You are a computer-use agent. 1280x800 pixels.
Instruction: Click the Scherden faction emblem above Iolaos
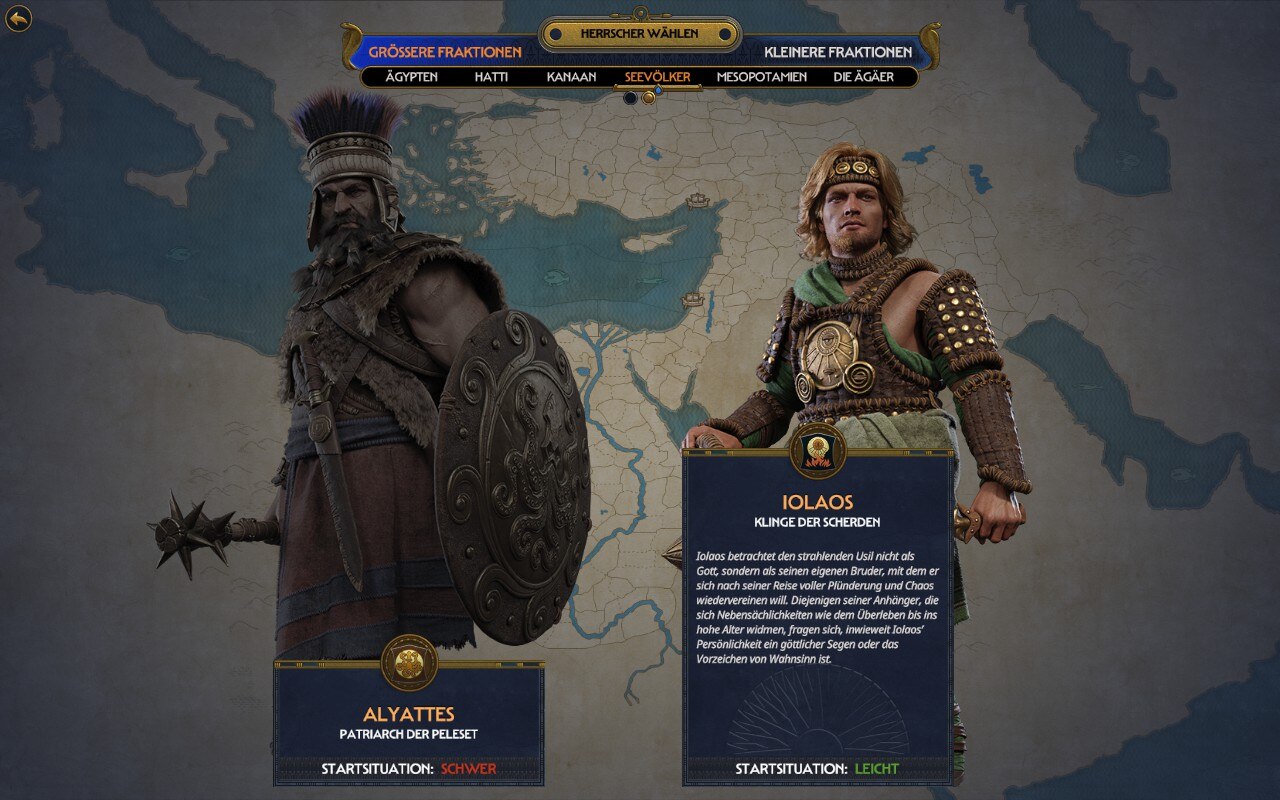(x=817, y=451)
